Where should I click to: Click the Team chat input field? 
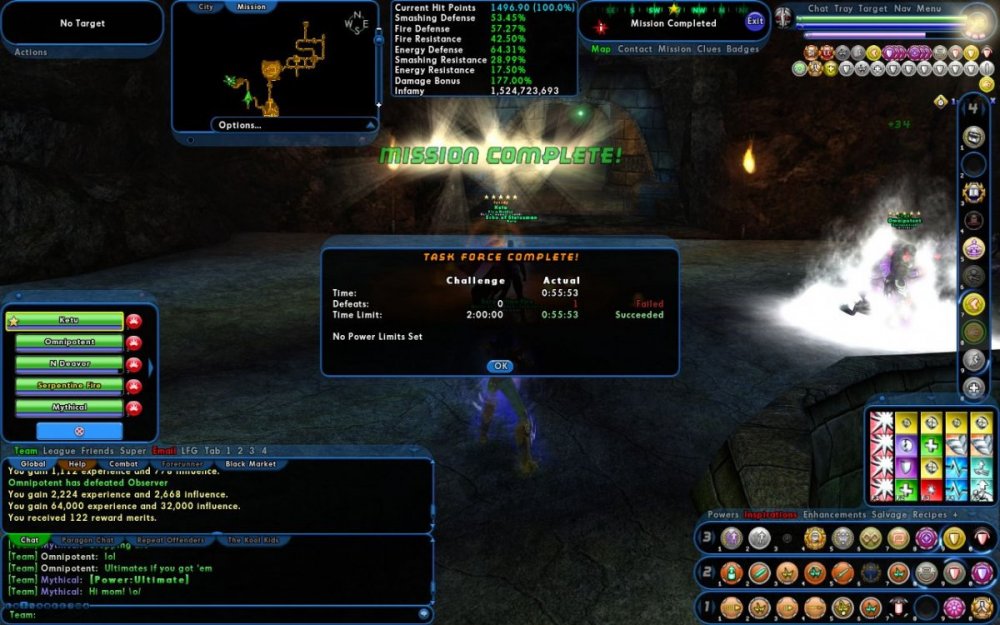[220, 614]
